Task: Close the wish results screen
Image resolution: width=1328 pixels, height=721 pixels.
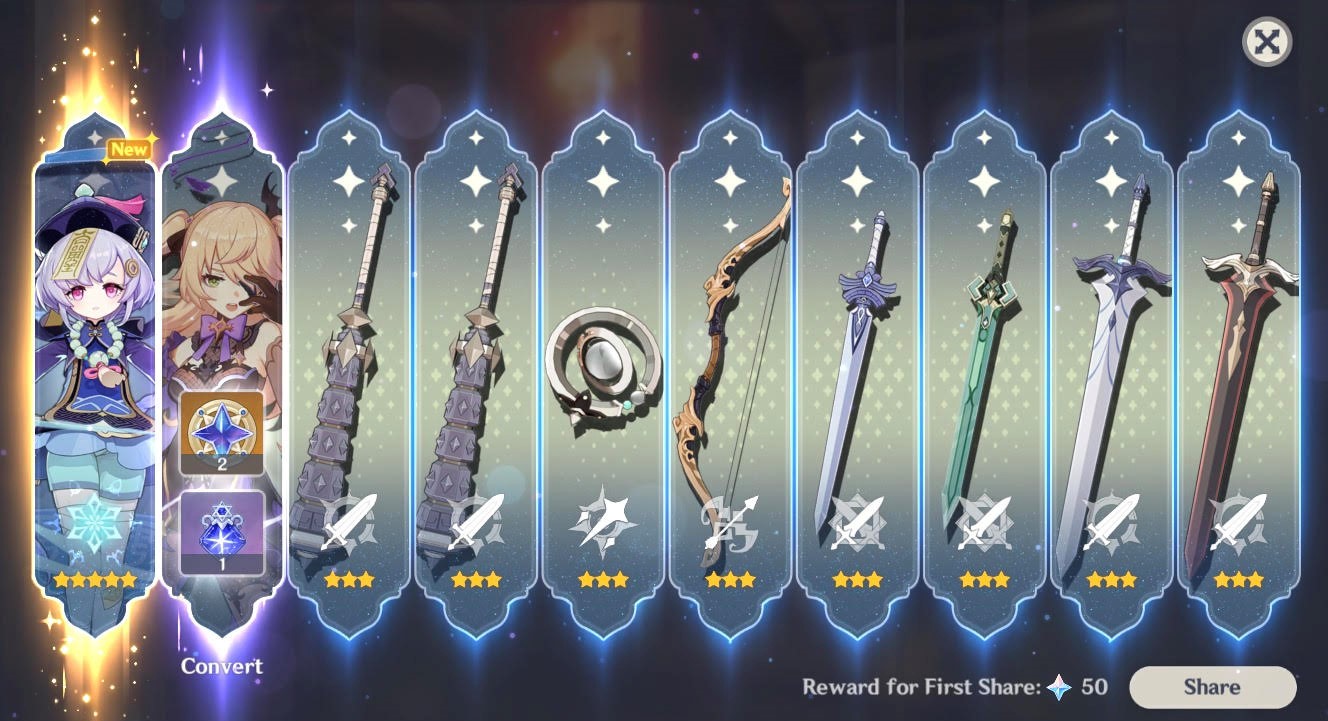Action: click(x=1264, y=41)
